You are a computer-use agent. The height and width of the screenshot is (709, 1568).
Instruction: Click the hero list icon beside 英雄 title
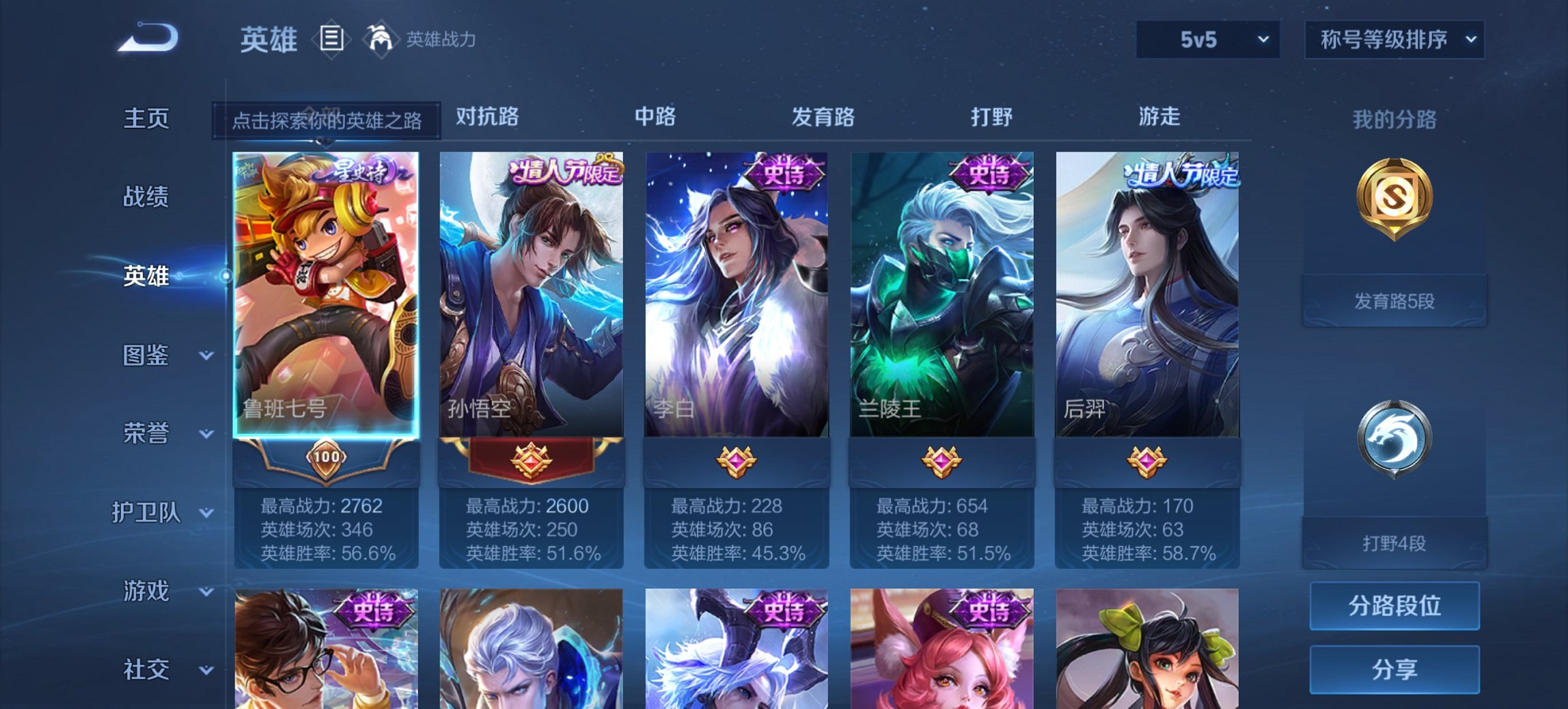tap(331, 40)
